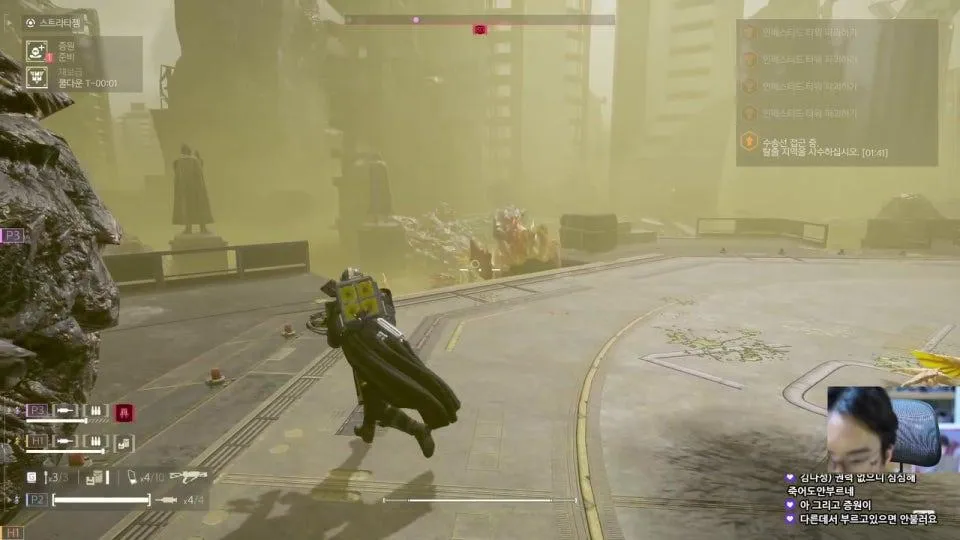Select the stim syringe icon showing x4/4
Image resolution: width=960 pixels, height=540 pixels.
click(167, 499)
